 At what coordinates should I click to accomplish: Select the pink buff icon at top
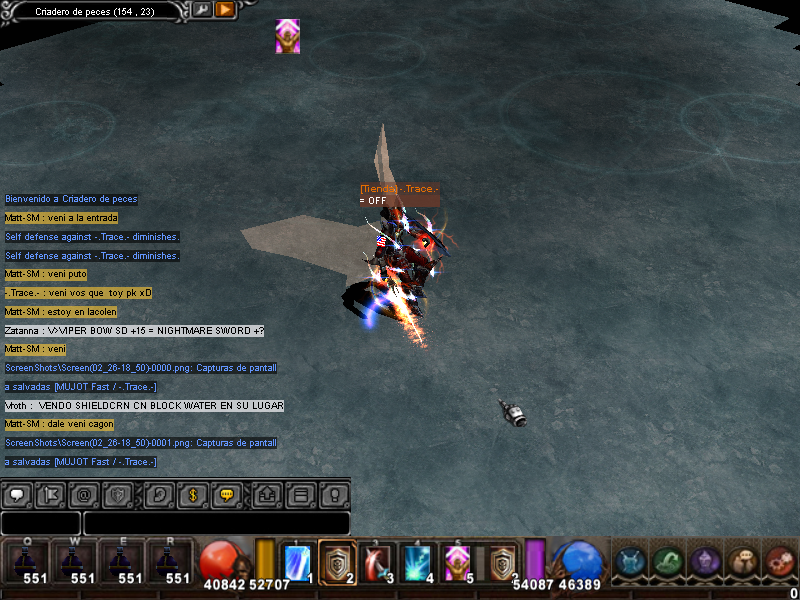(x=288, y=36)
